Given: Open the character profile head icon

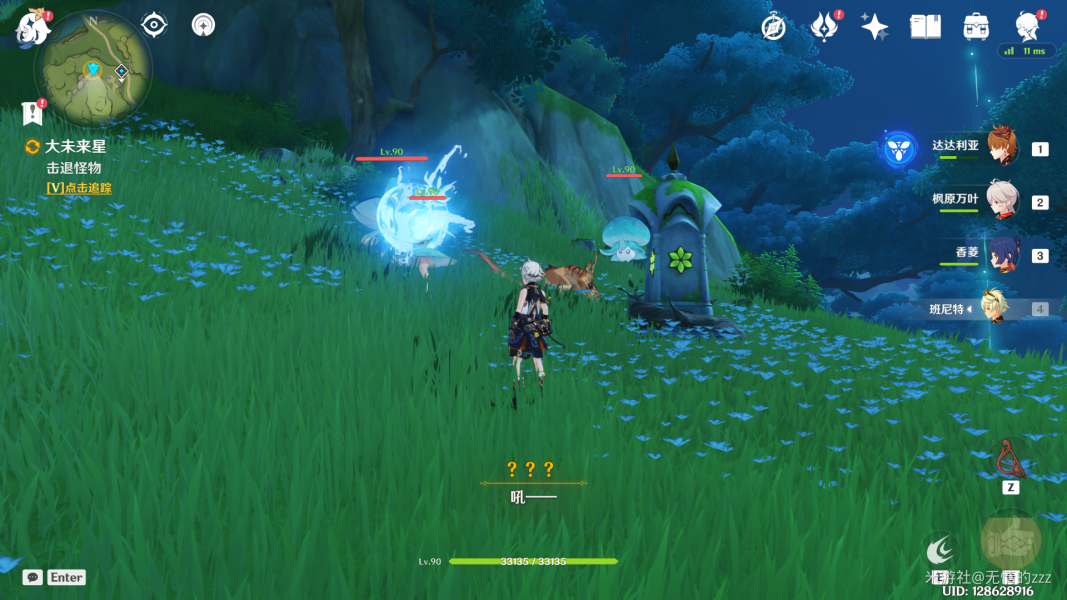Looking at the screenshot, I should [x=1026, y=26].
